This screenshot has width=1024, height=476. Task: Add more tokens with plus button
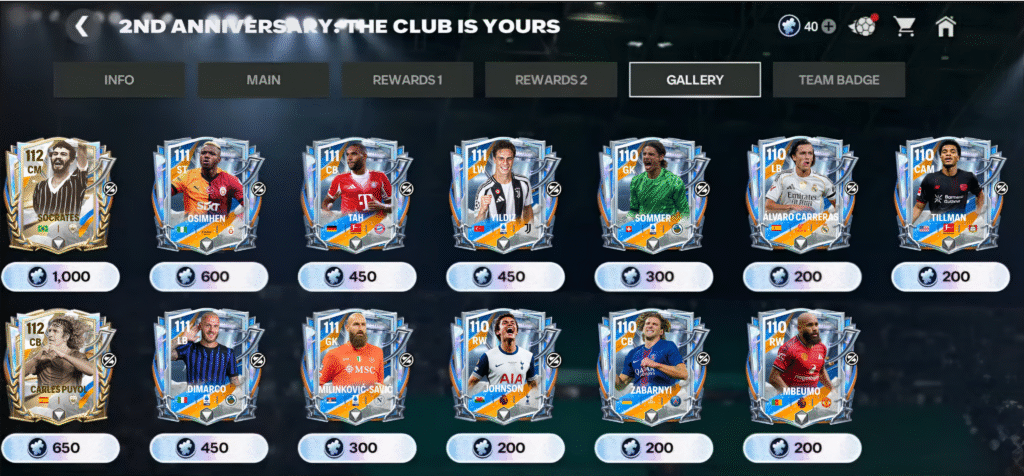(828, 27)
